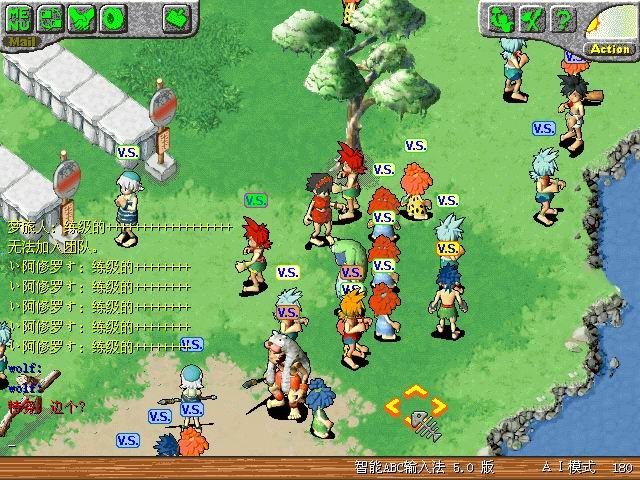Open the question mark help button
640x480 pixels.
click(x=564, y=18)
